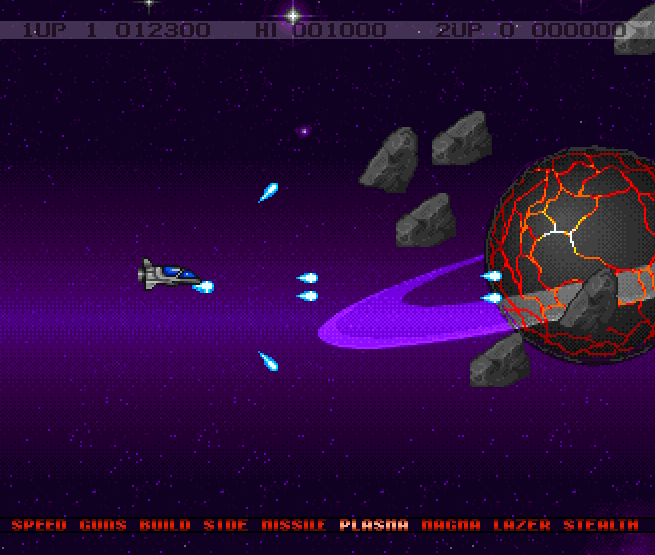Screen dimensions: 655x555
Task: Activate the BUILD power-up
Action: tap(164, 525)
